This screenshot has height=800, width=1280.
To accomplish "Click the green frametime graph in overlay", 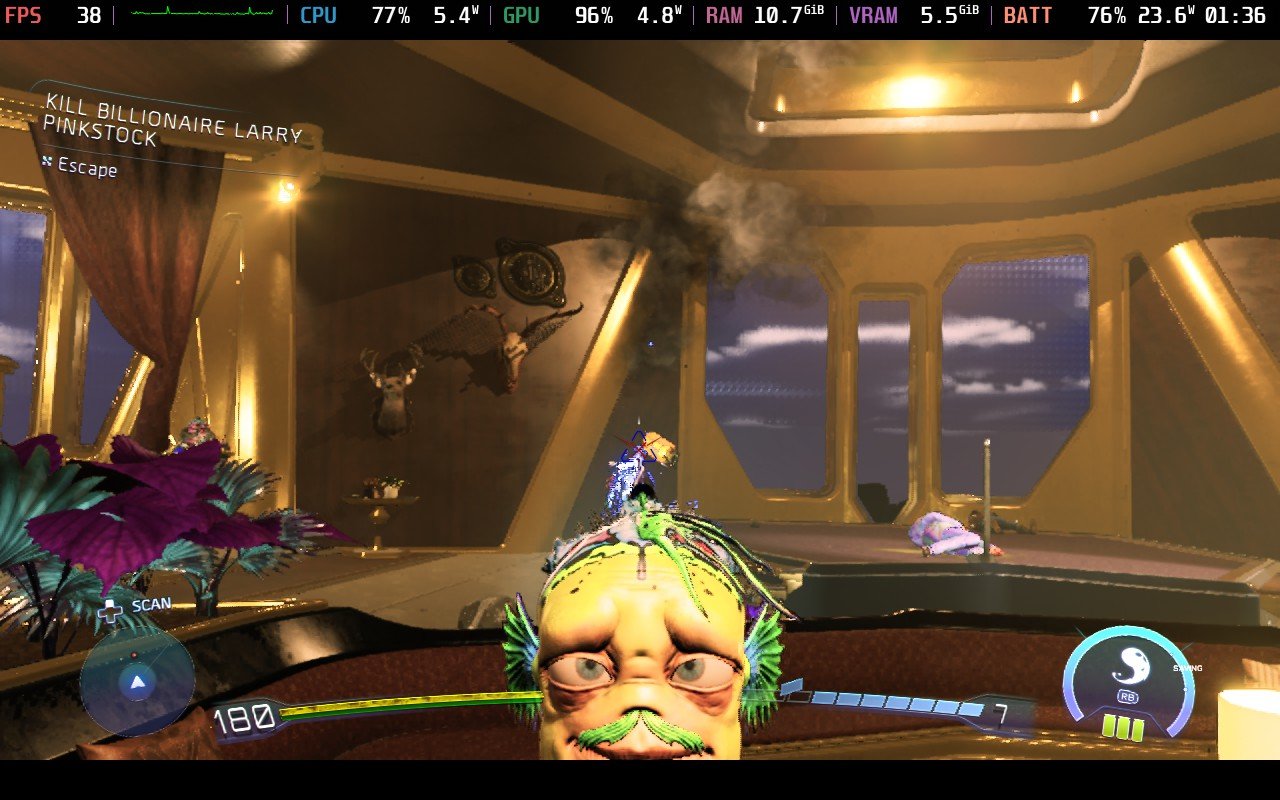I will coord(202,14).
